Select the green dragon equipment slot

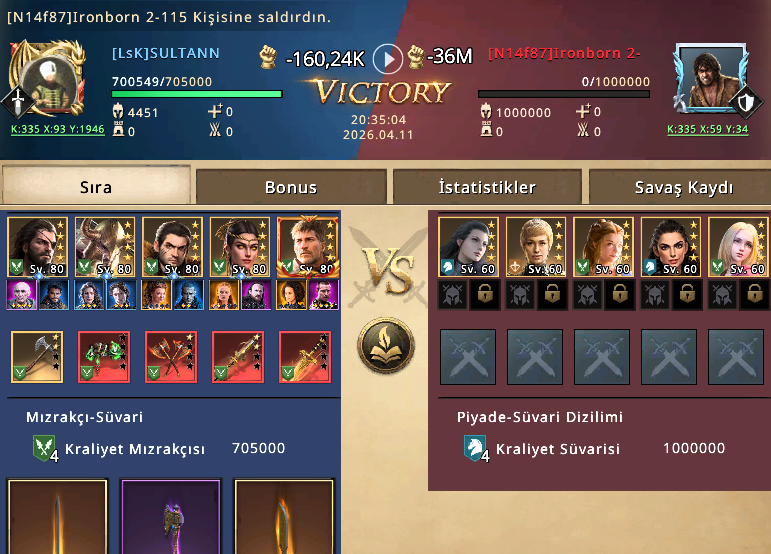[x=104, y=357]
